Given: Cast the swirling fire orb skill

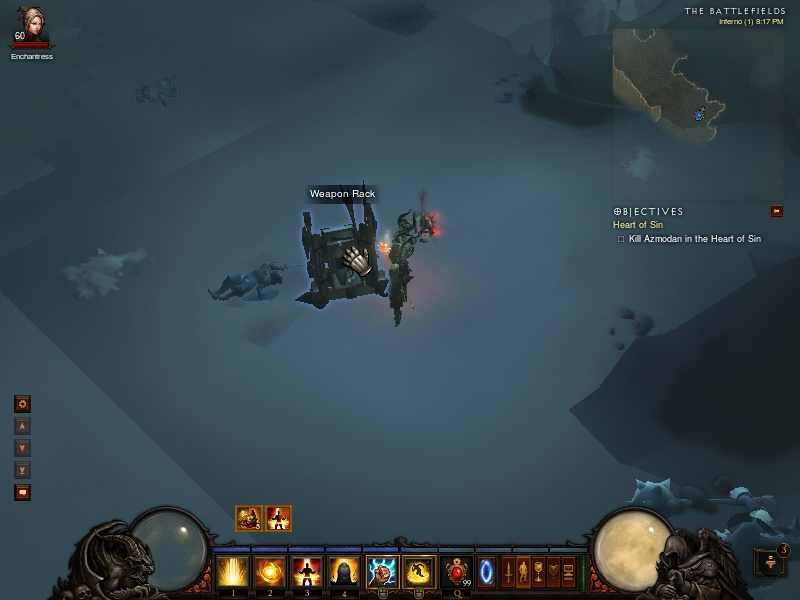Looking at the screenshot, I should [x=268, y=572].
